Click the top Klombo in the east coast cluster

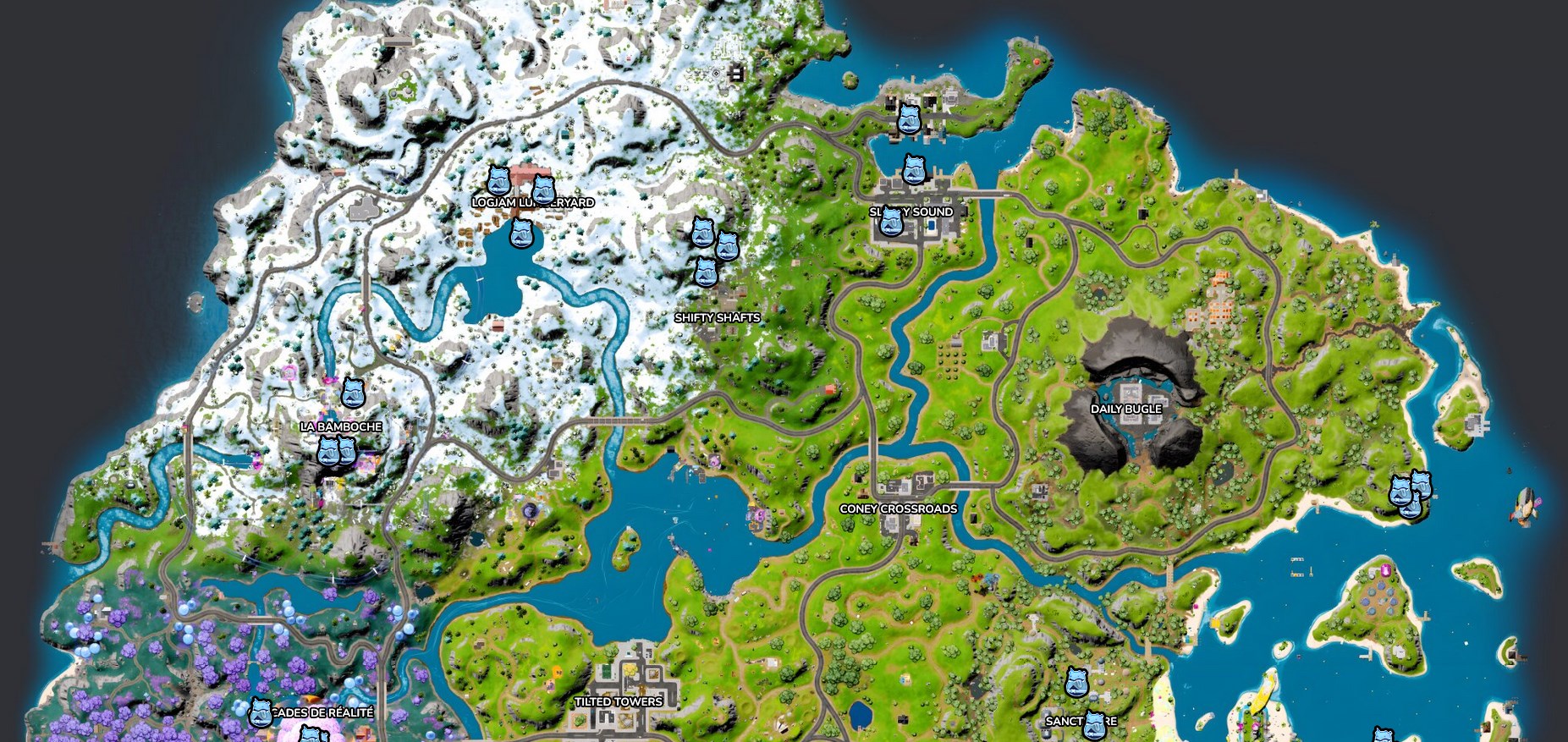1422,486
